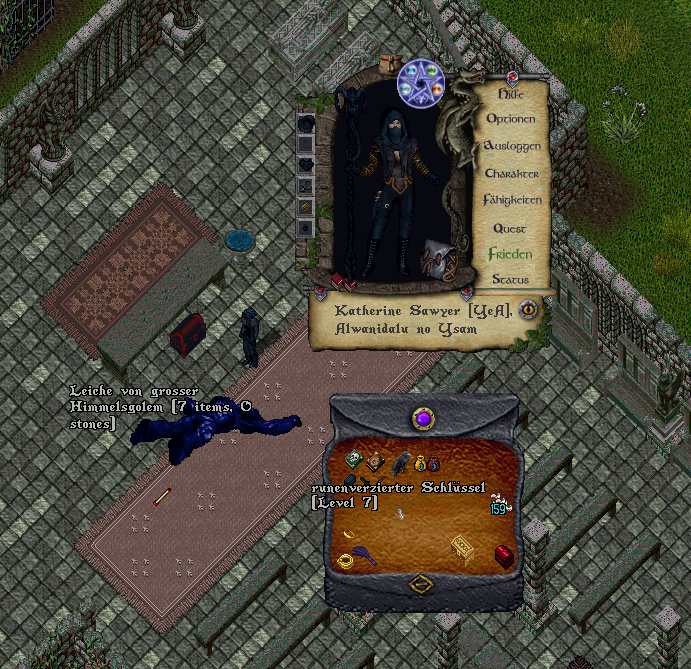The height and width of the screenshot is (669, 691).
Task: Select the green skull spellbook in bag
Action: coord(354,459)
